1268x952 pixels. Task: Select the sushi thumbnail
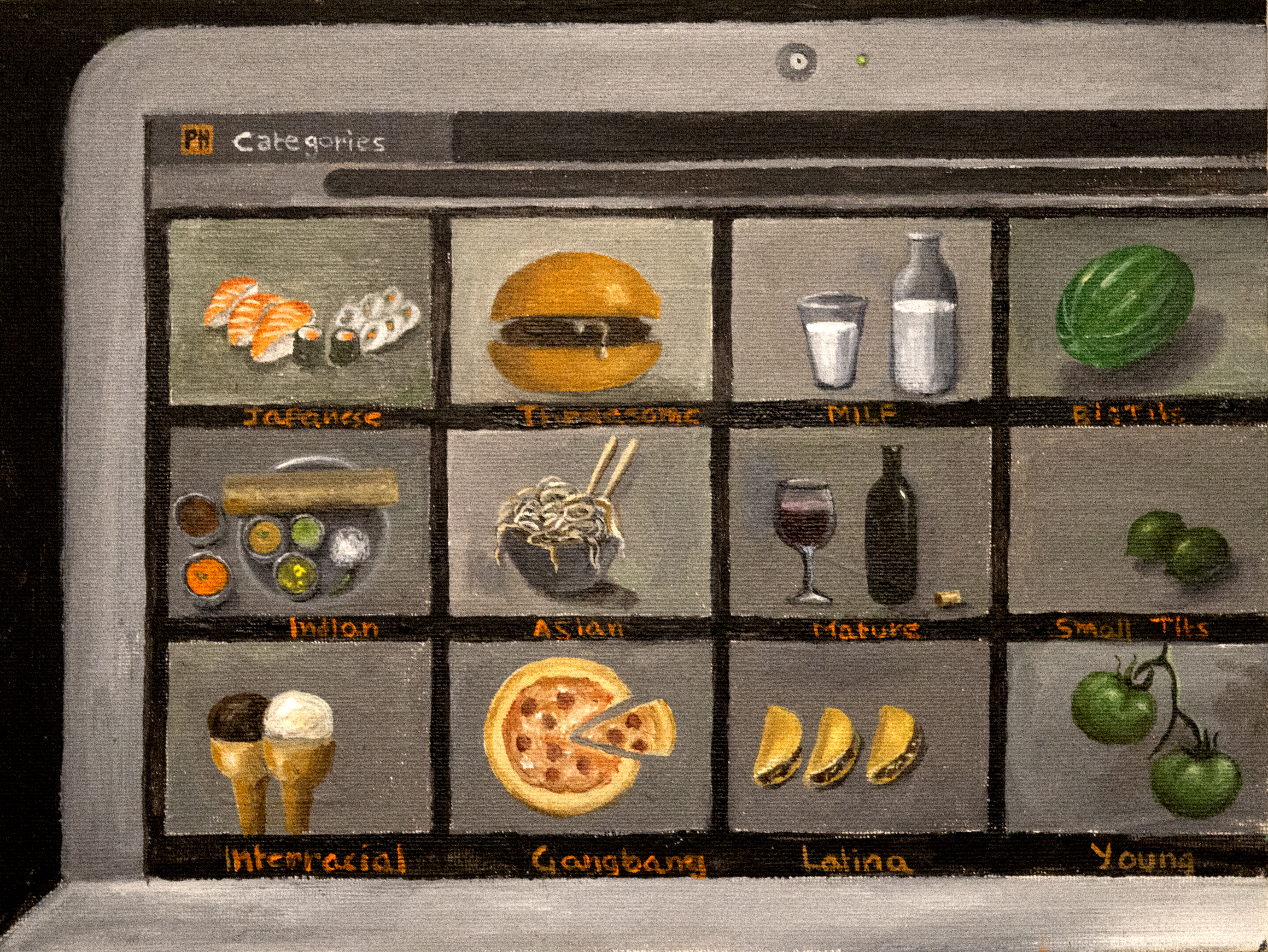pyautogui.click(x=300, y=312)
